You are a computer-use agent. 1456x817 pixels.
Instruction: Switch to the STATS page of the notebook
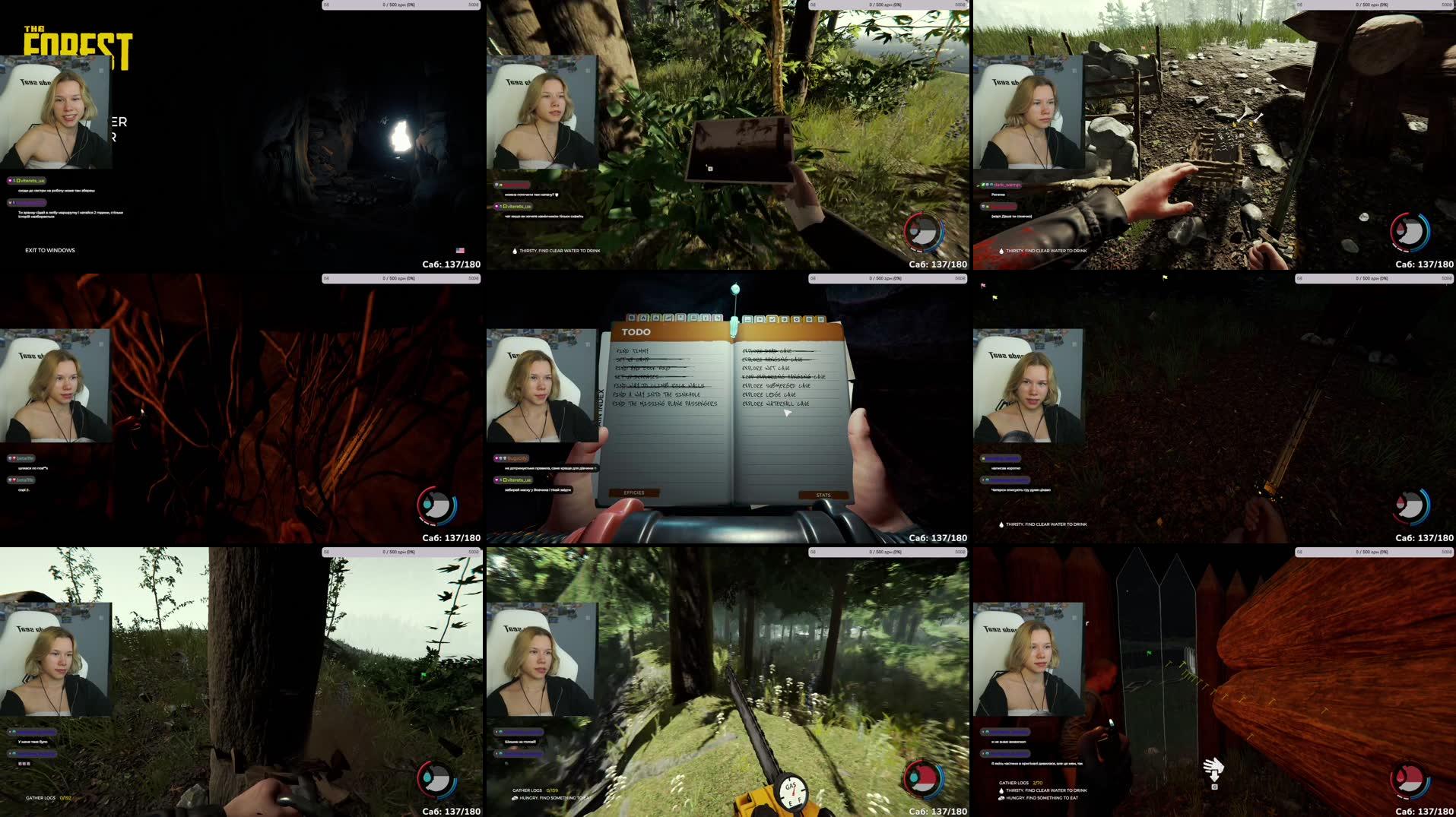point(823,495)
